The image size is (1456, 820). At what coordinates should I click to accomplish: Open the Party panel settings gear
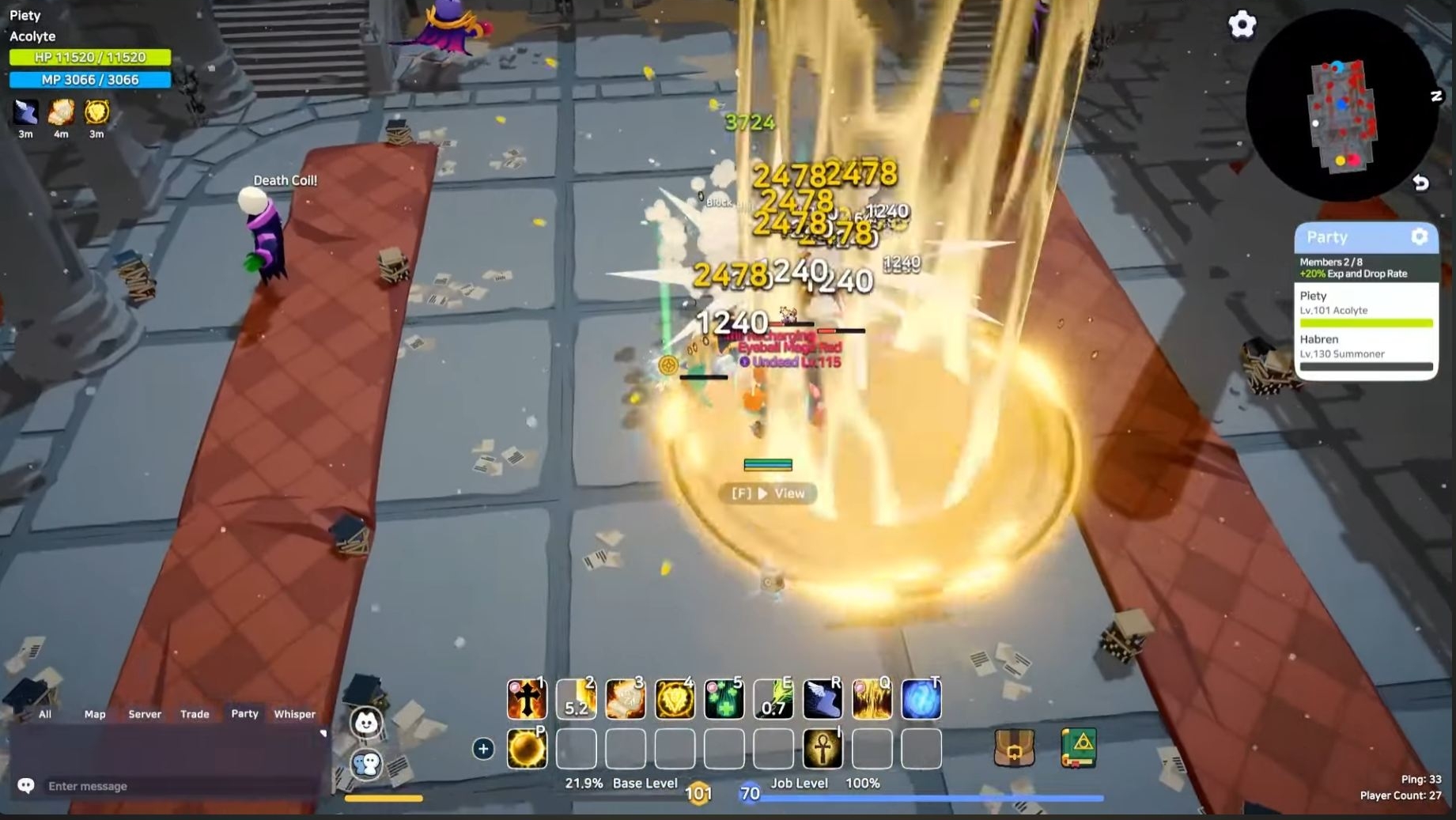click(x=1419, y=236)
